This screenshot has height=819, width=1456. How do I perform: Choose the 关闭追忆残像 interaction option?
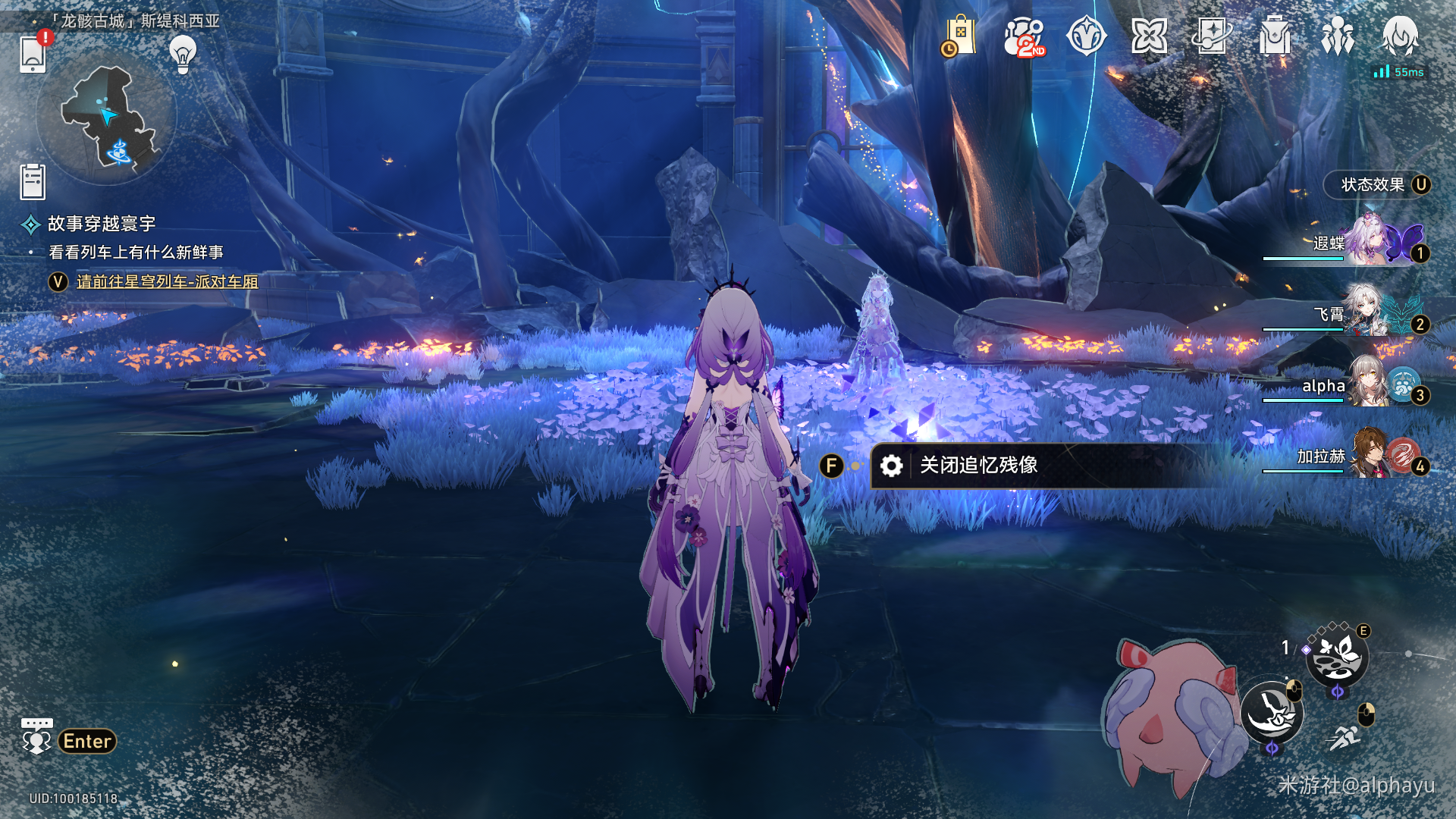click(978, 466)
